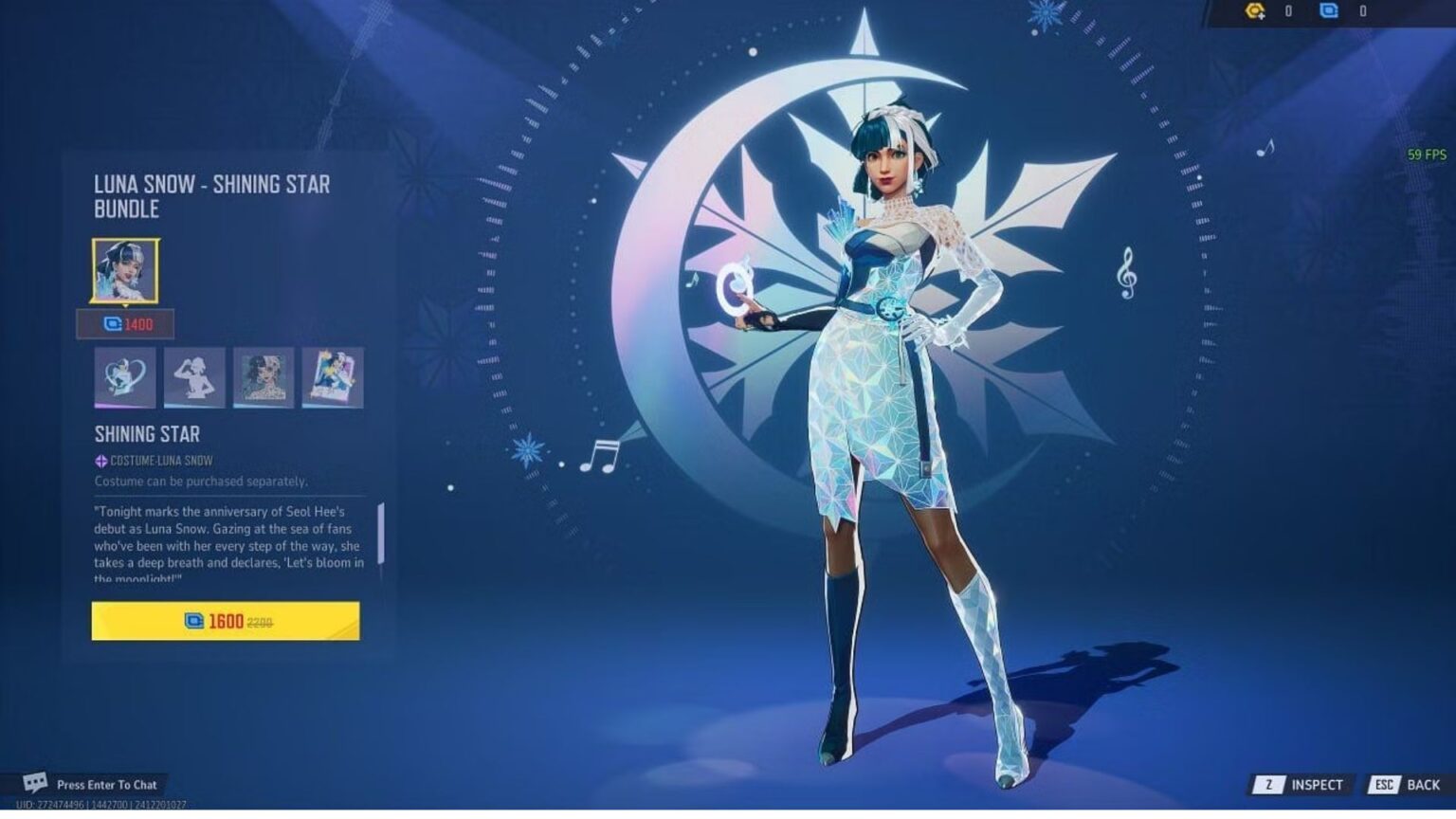The image size is (1456, 819).
Task: Select the Shining Star card item icon
Action: 333,375
